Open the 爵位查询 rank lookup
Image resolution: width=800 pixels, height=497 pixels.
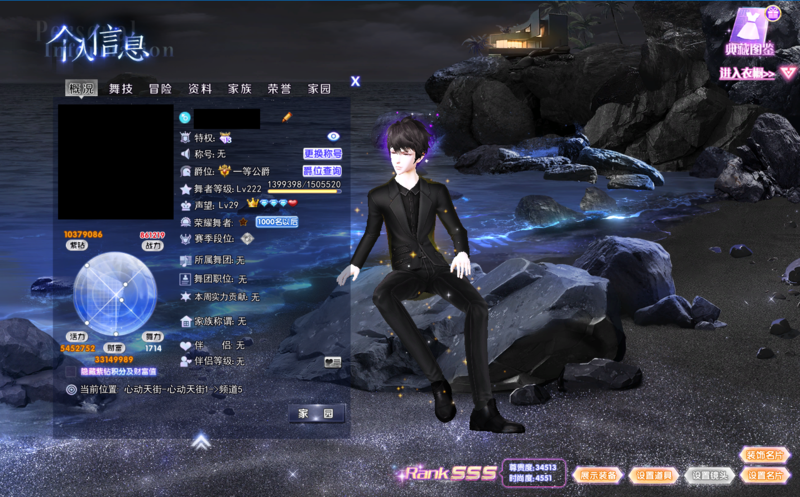point(322,171)
